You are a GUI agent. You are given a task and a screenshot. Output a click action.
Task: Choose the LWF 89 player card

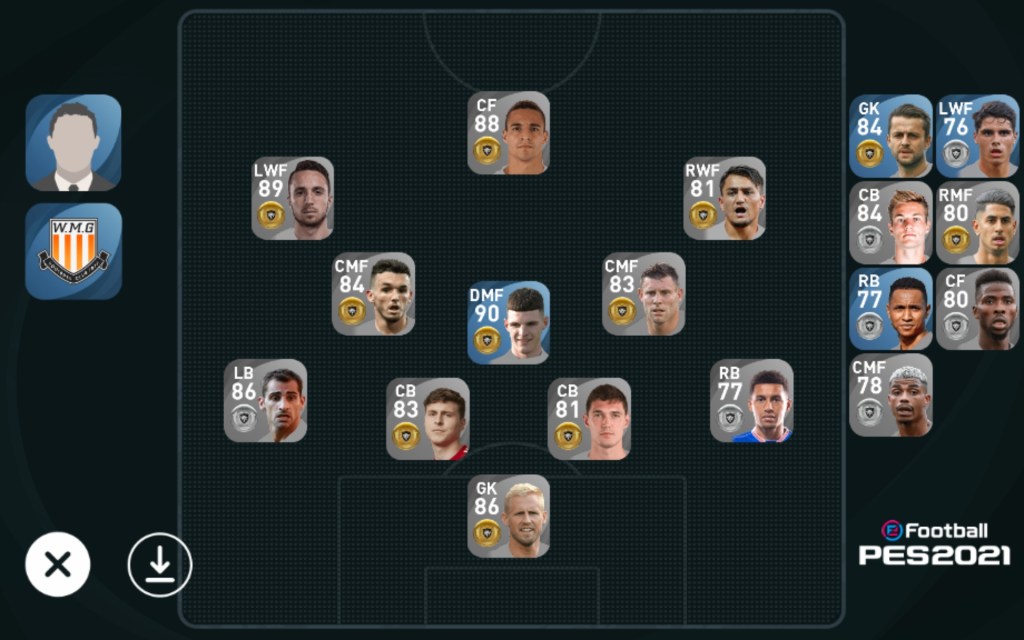(292, 198)
